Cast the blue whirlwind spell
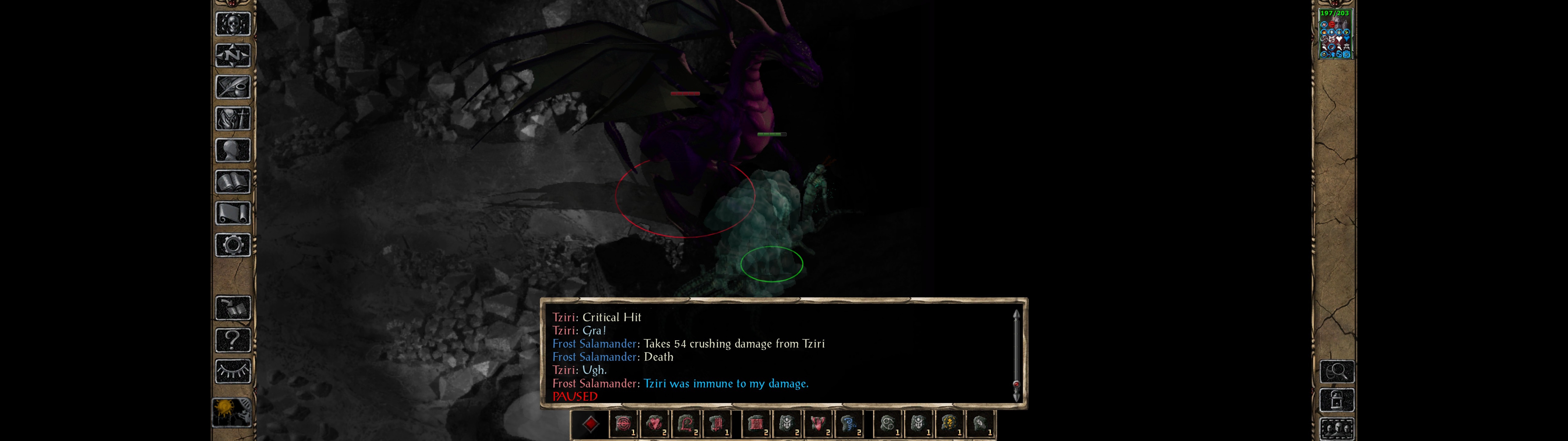This screenshot has width=1568, height=441. pyautogui.click(x=849, y=424)
